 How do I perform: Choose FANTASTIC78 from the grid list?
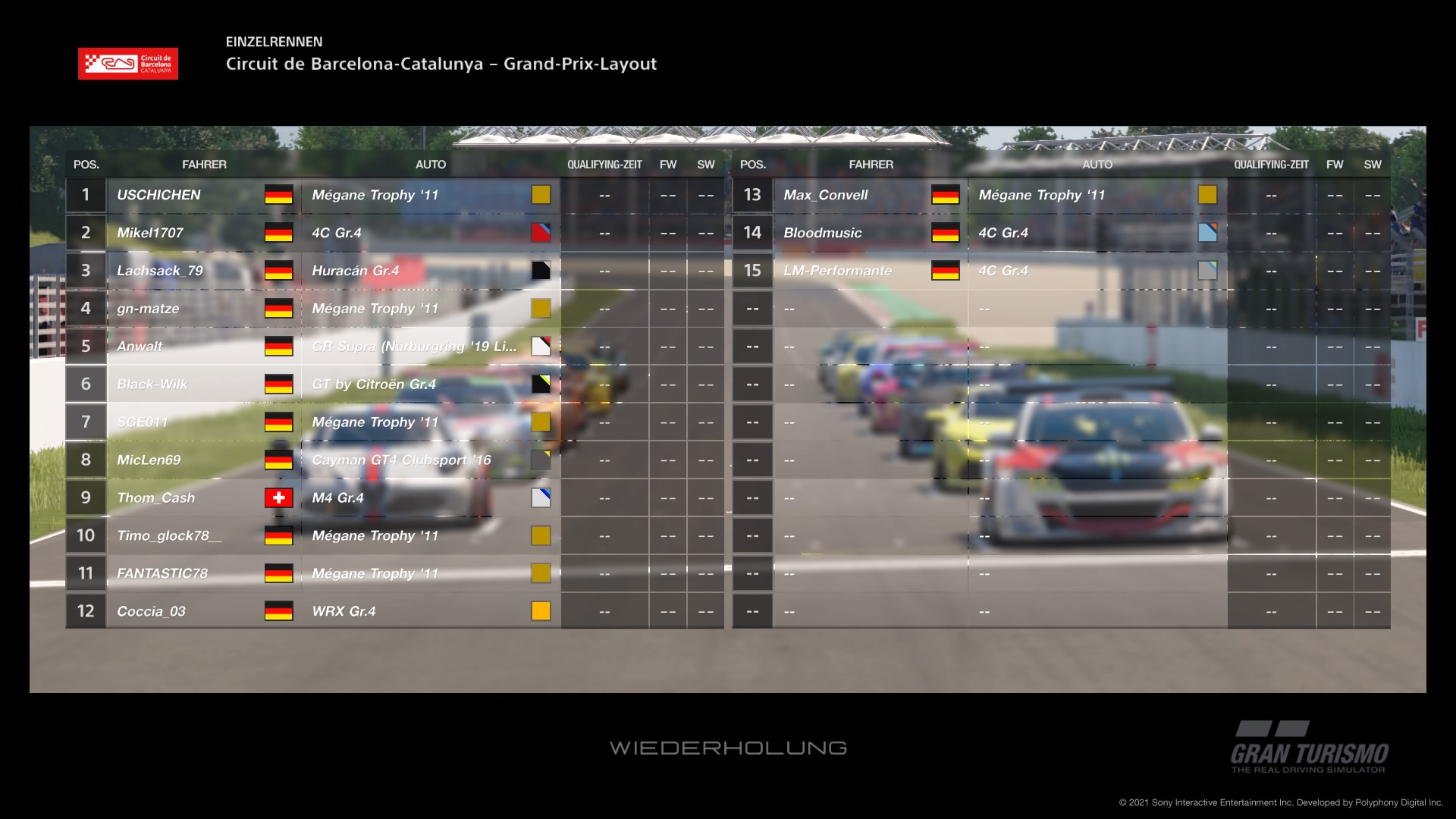coord(162,574)
